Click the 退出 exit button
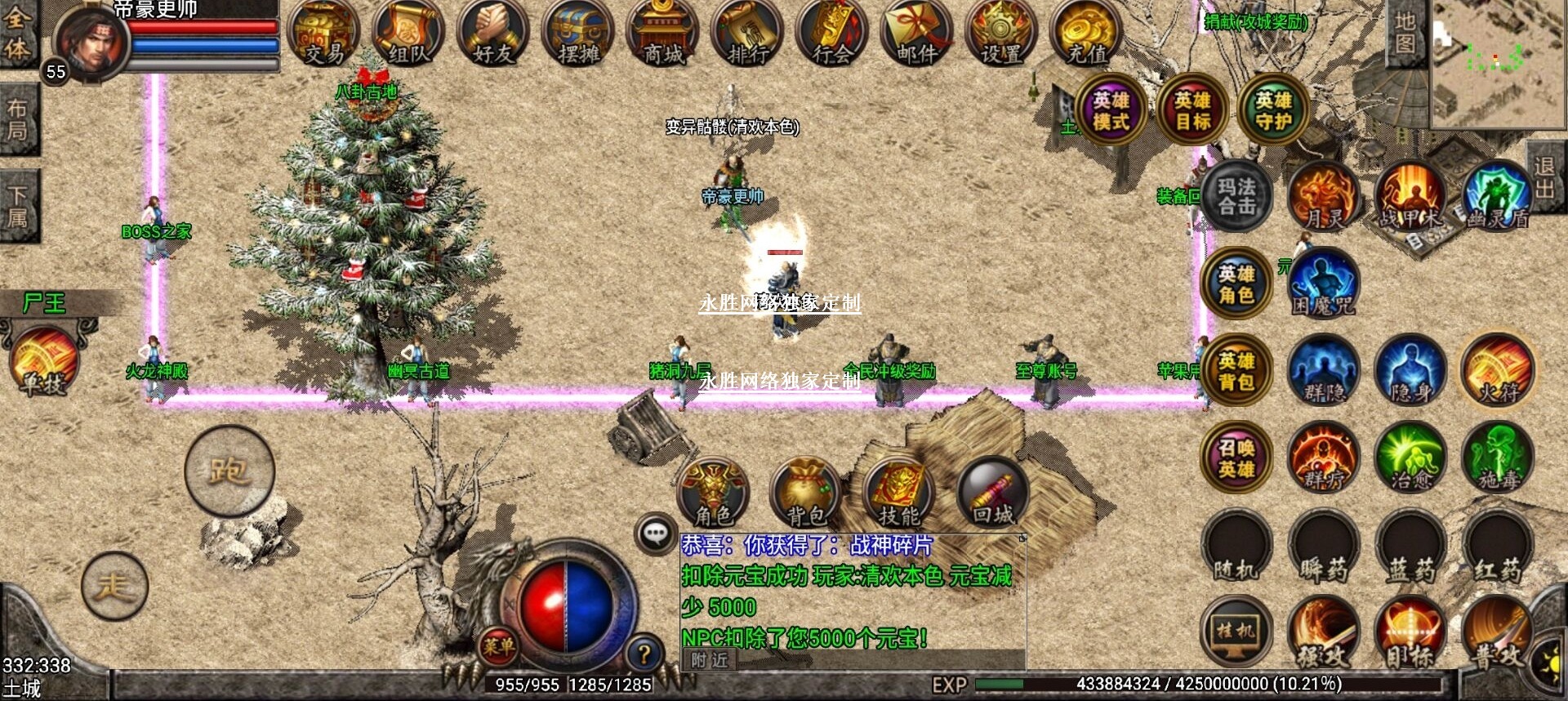This screenshot has height=701, width=1568. point(1544,178)
